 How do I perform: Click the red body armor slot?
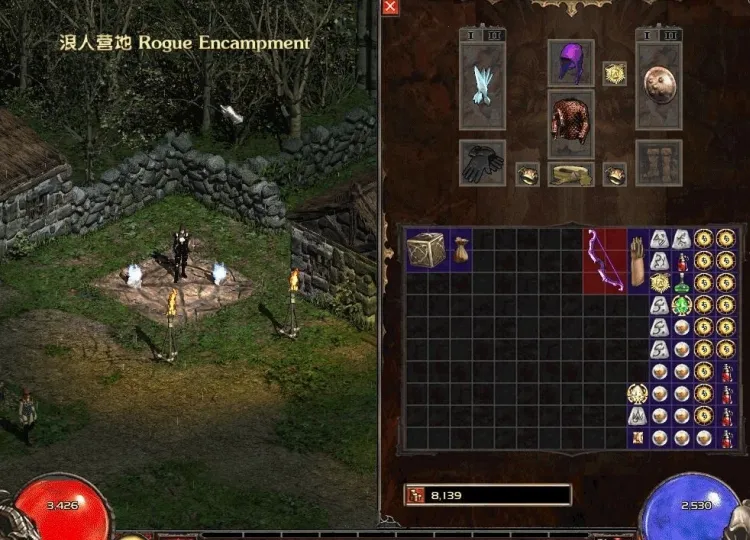(570, 125)
